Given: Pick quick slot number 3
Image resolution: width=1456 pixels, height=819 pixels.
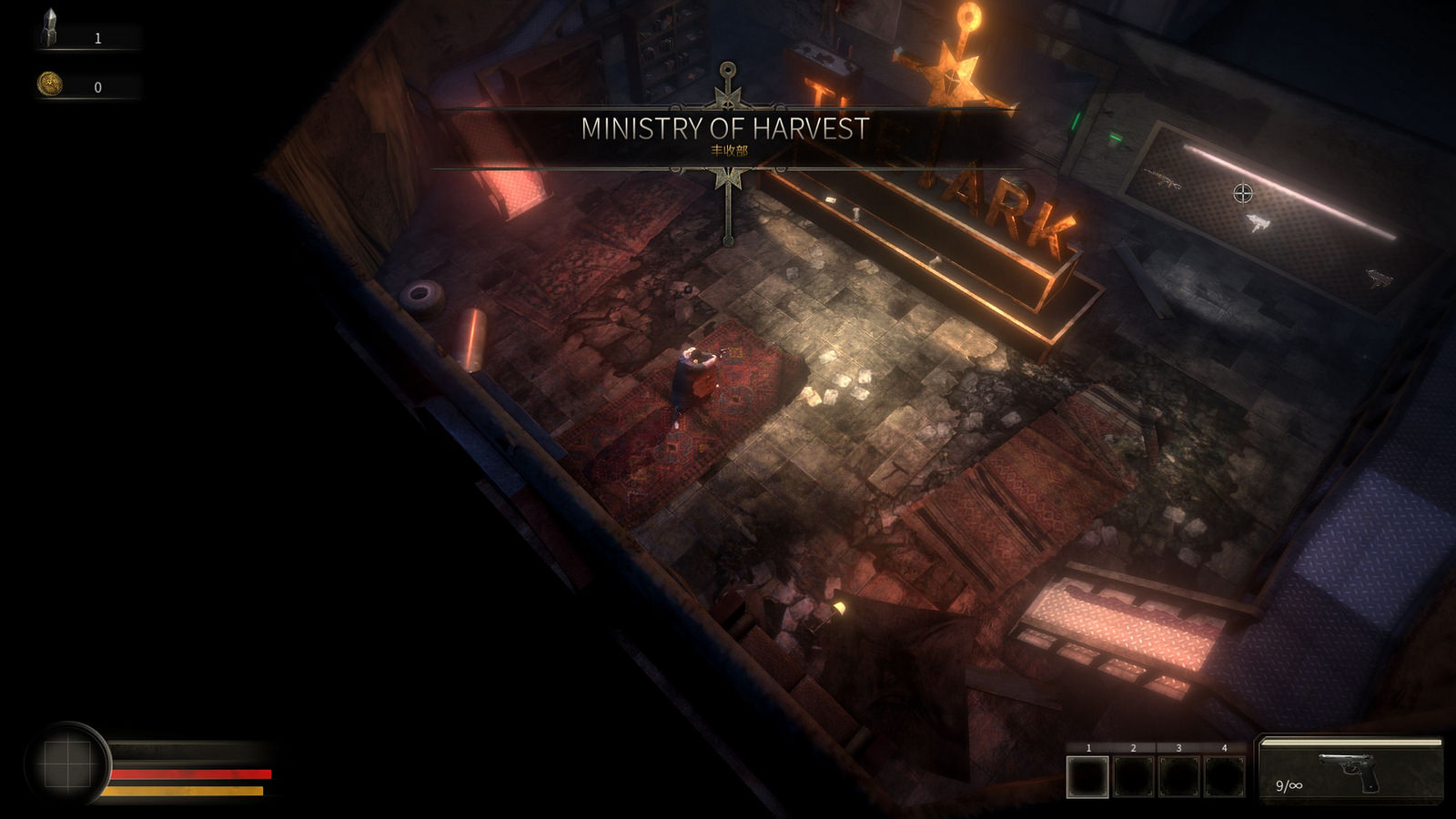Looking at the screenshot, I should [1178, 777].
